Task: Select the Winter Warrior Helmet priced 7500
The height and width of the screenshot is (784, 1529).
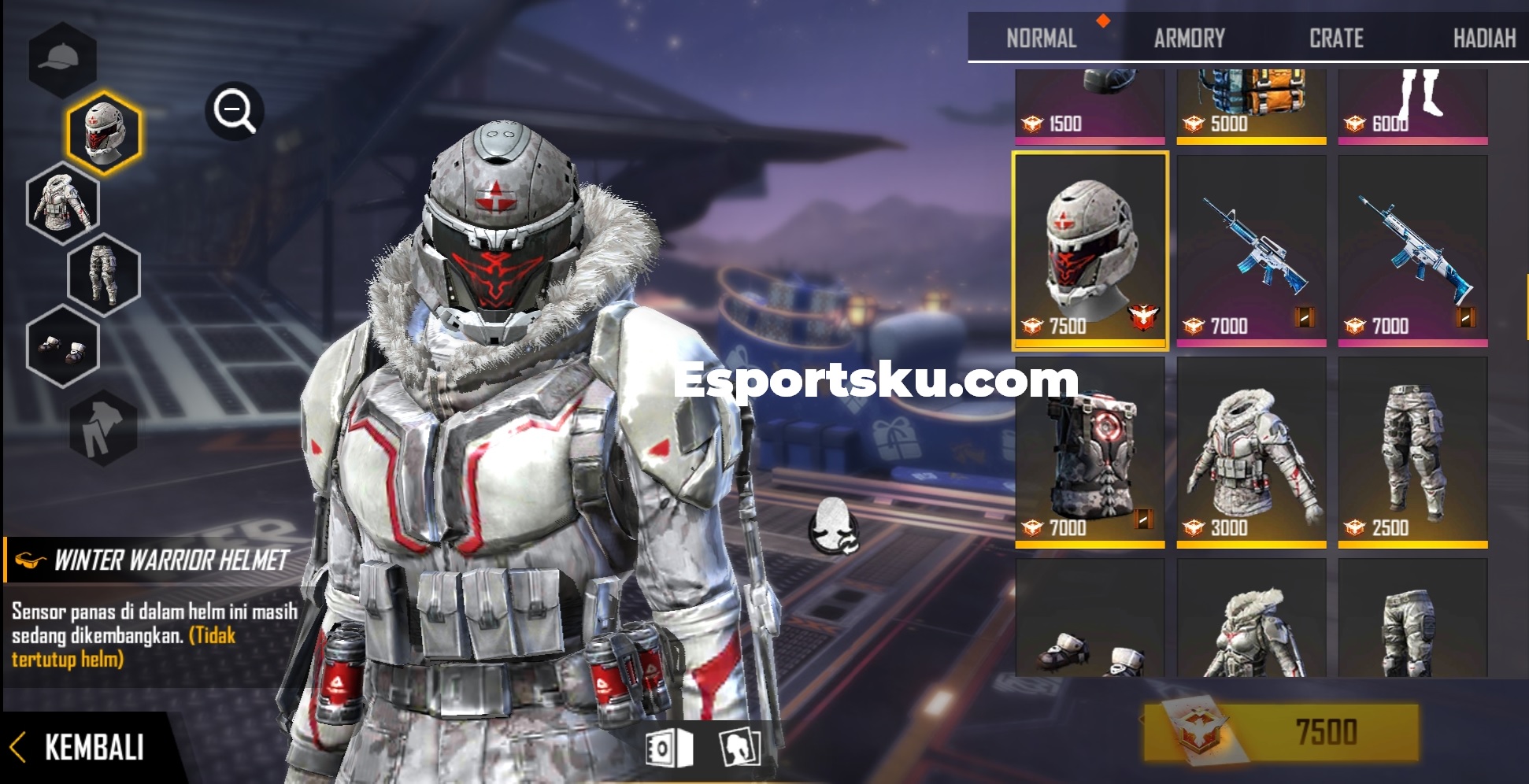Action: (1091, 252)
